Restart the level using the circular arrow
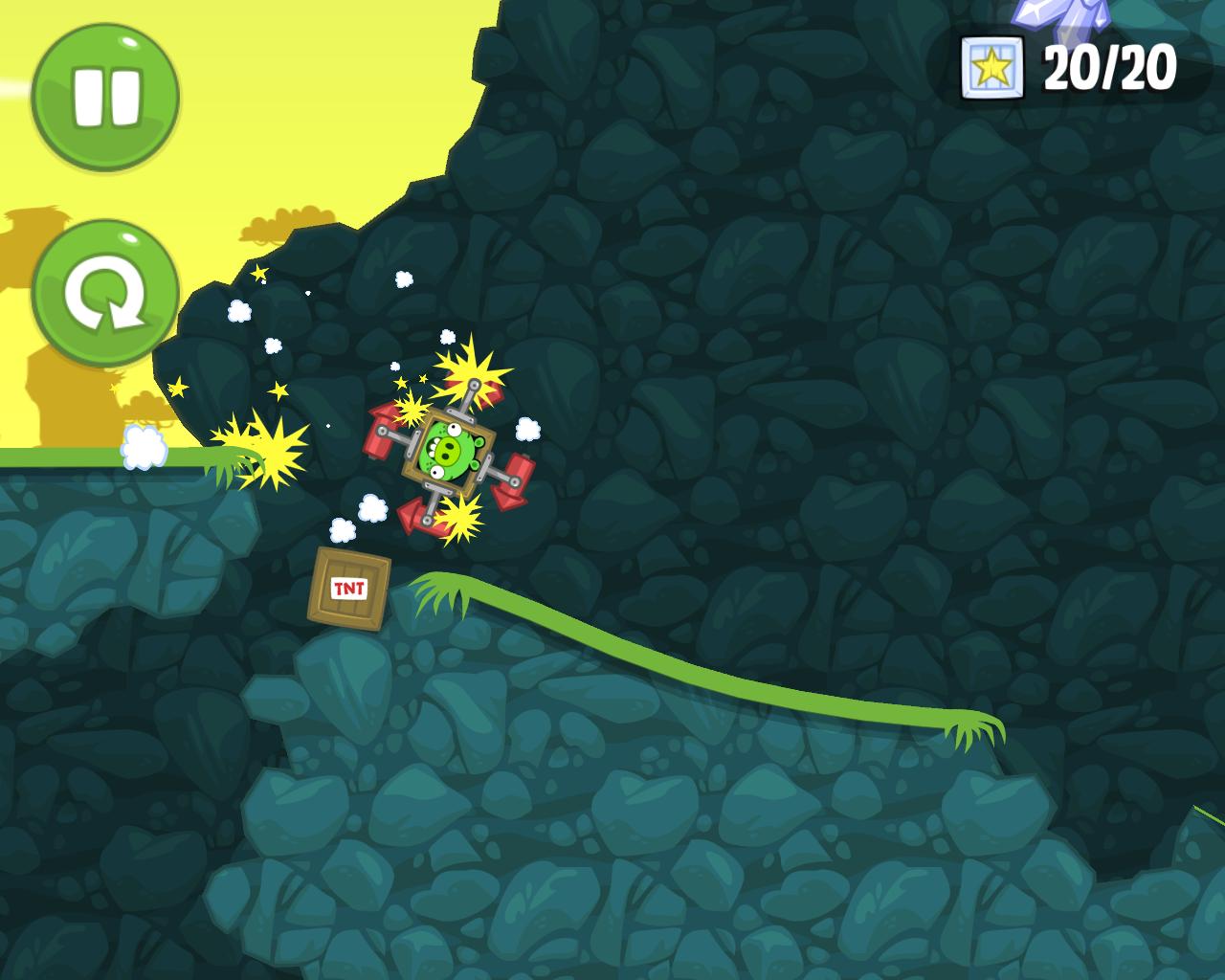1225x980 pixels. pyautogui.click(x=105, y=293)
